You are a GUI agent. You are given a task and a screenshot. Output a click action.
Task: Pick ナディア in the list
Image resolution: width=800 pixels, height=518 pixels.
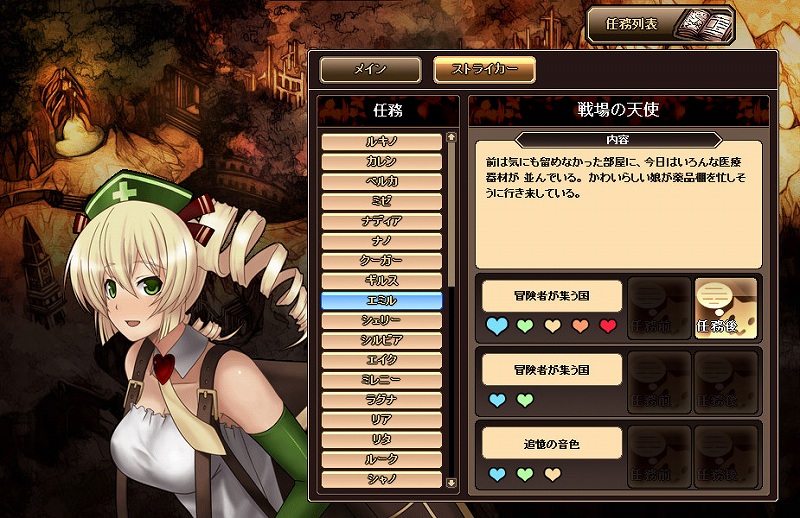pos(381,221)
